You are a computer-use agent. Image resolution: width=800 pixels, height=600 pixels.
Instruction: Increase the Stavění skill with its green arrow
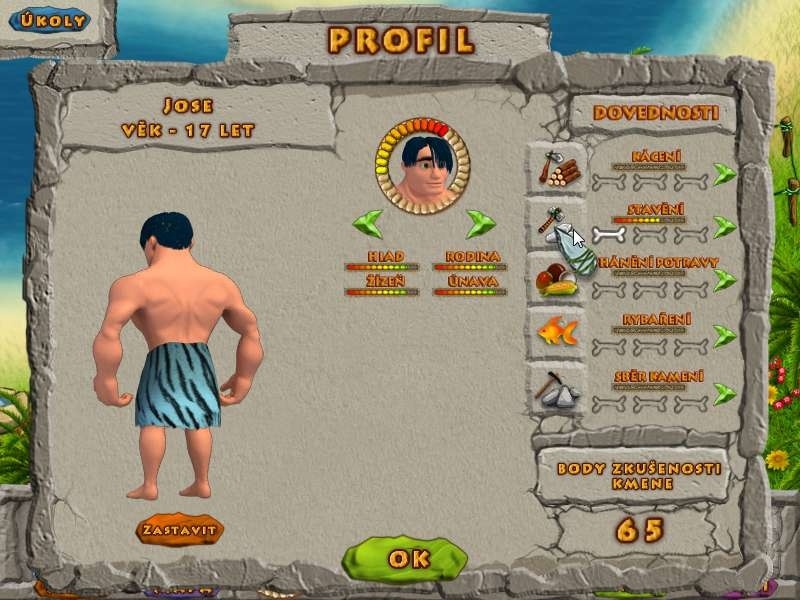click(x=725, y=228)
